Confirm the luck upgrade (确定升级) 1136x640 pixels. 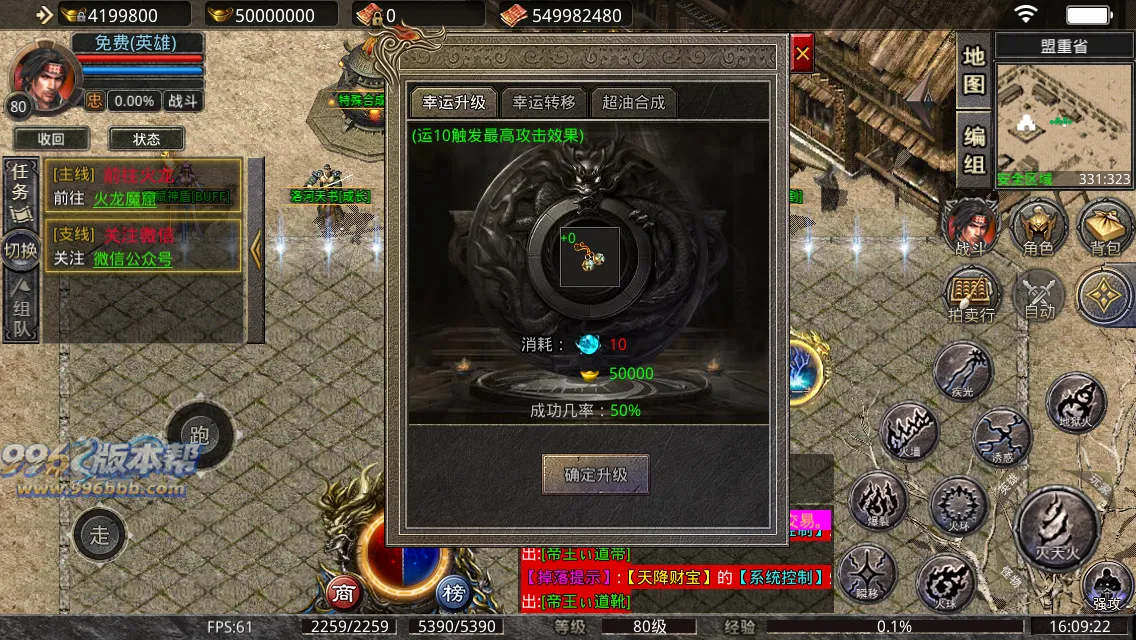click(x=595, y=475)
